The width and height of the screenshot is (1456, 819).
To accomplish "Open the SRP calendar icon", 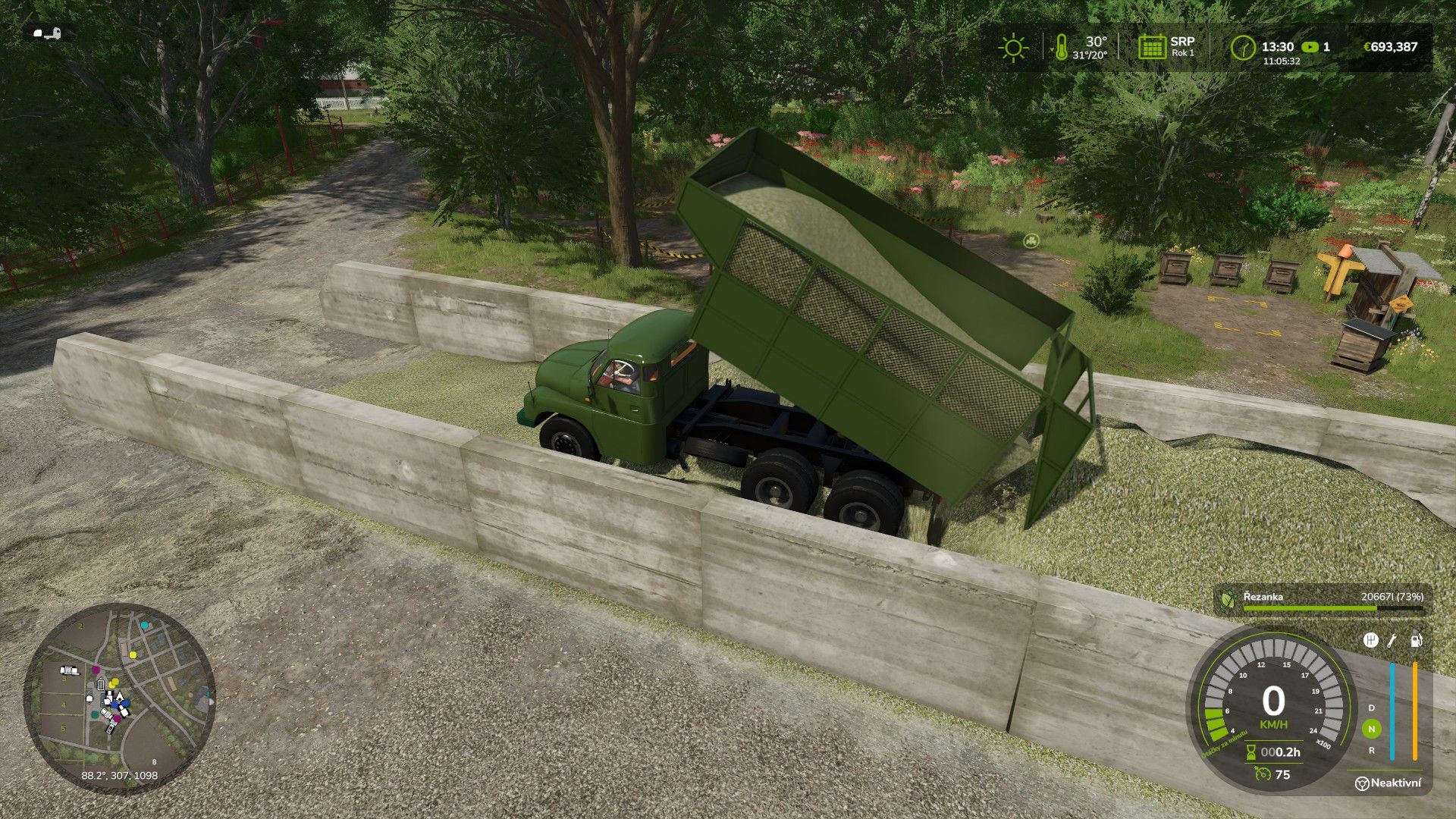I will [x=1153, y=47].
